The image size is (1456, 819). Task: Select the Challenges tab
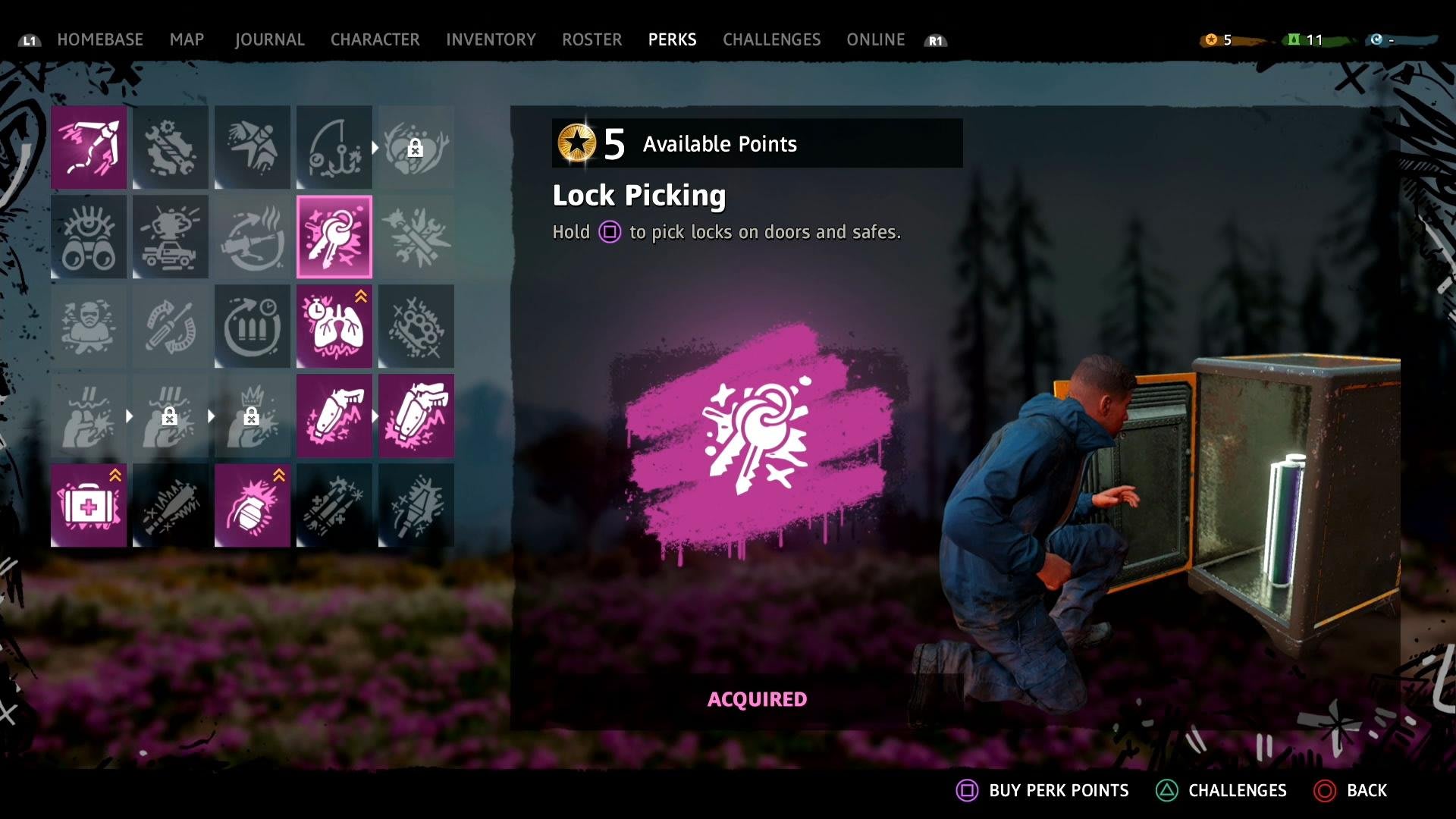pos(771,39)
